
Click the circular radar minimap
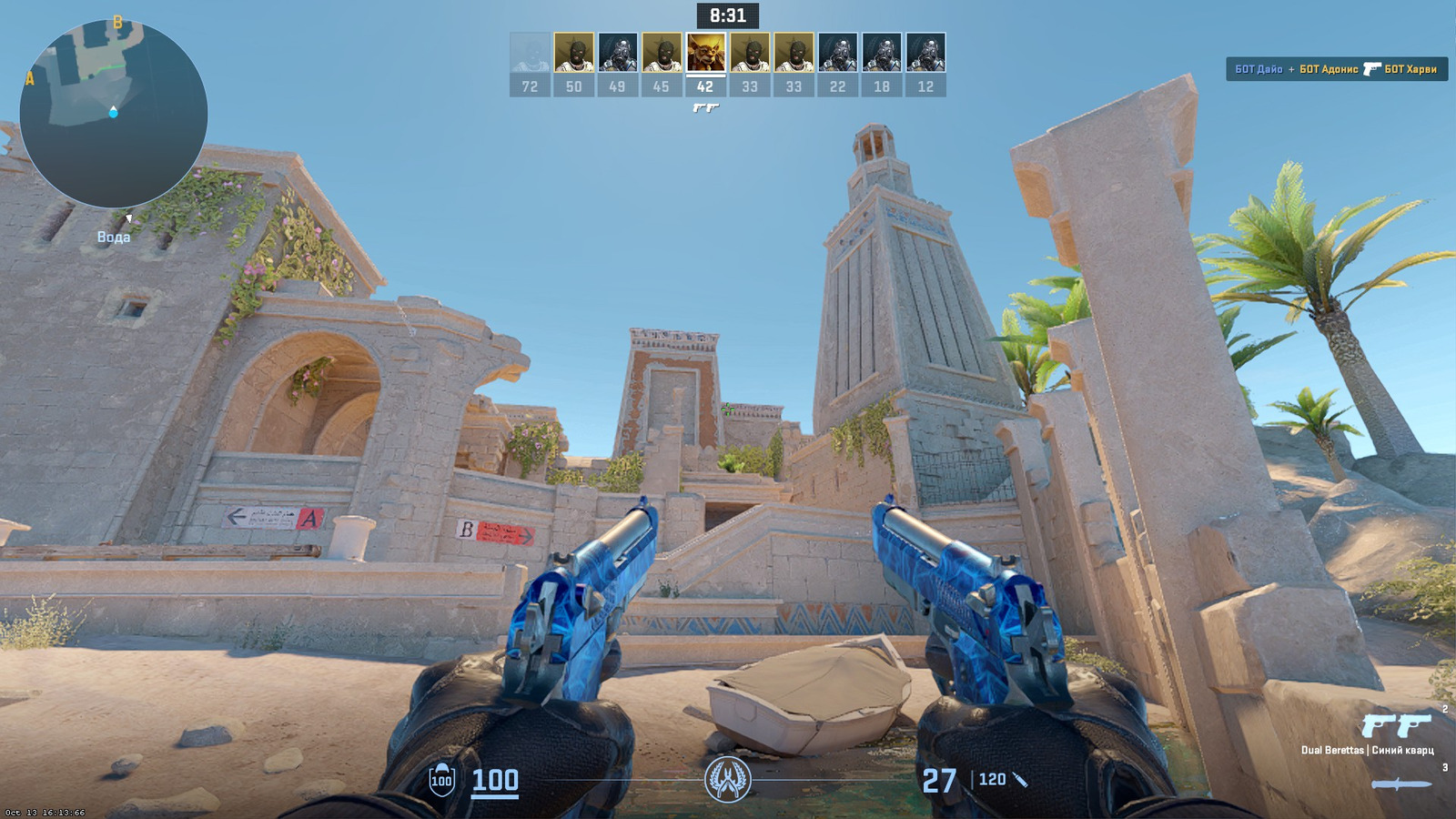114,114
